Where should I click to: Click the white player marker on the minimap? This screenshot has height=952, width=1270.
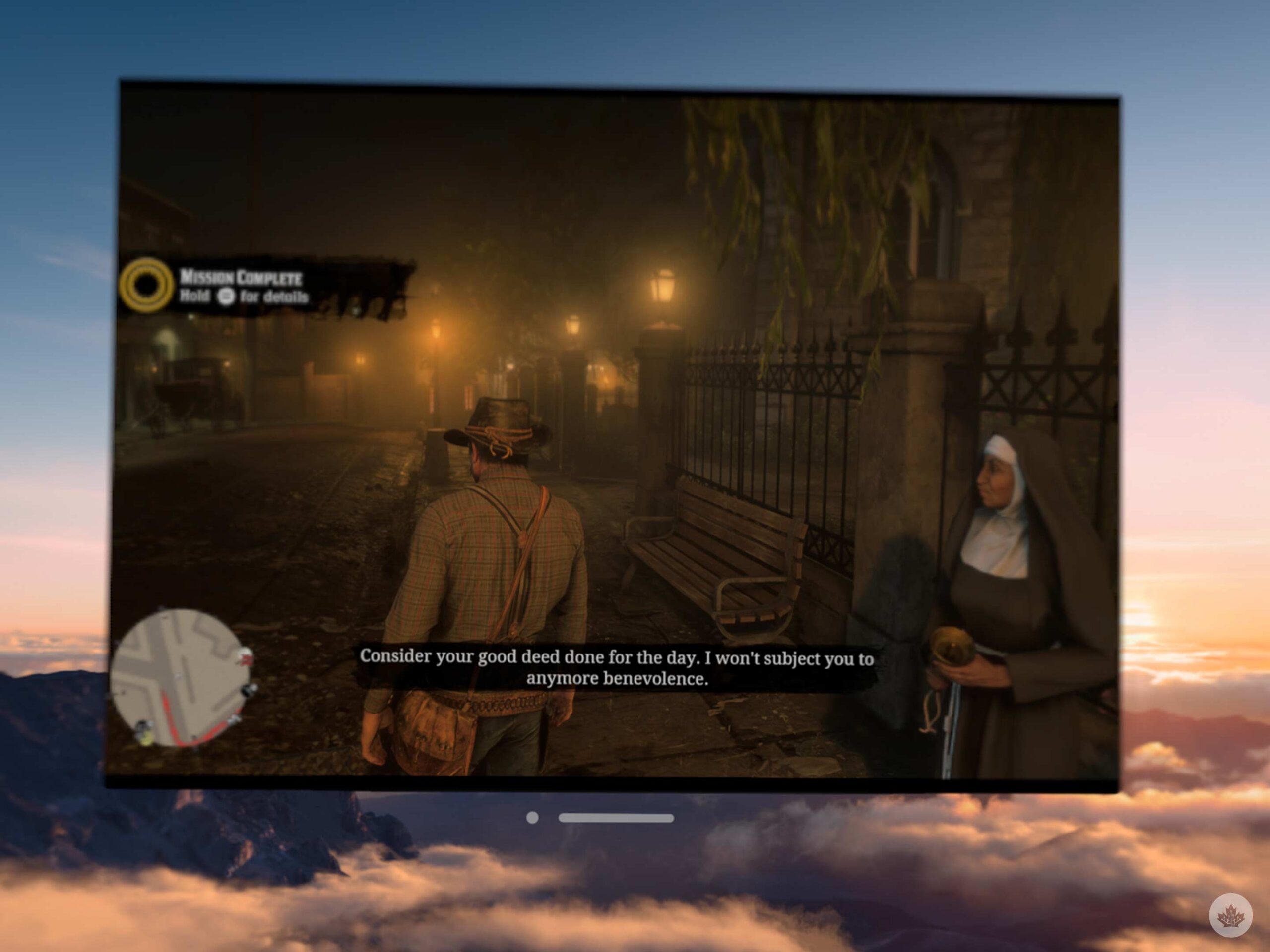[x=180, y=677]
